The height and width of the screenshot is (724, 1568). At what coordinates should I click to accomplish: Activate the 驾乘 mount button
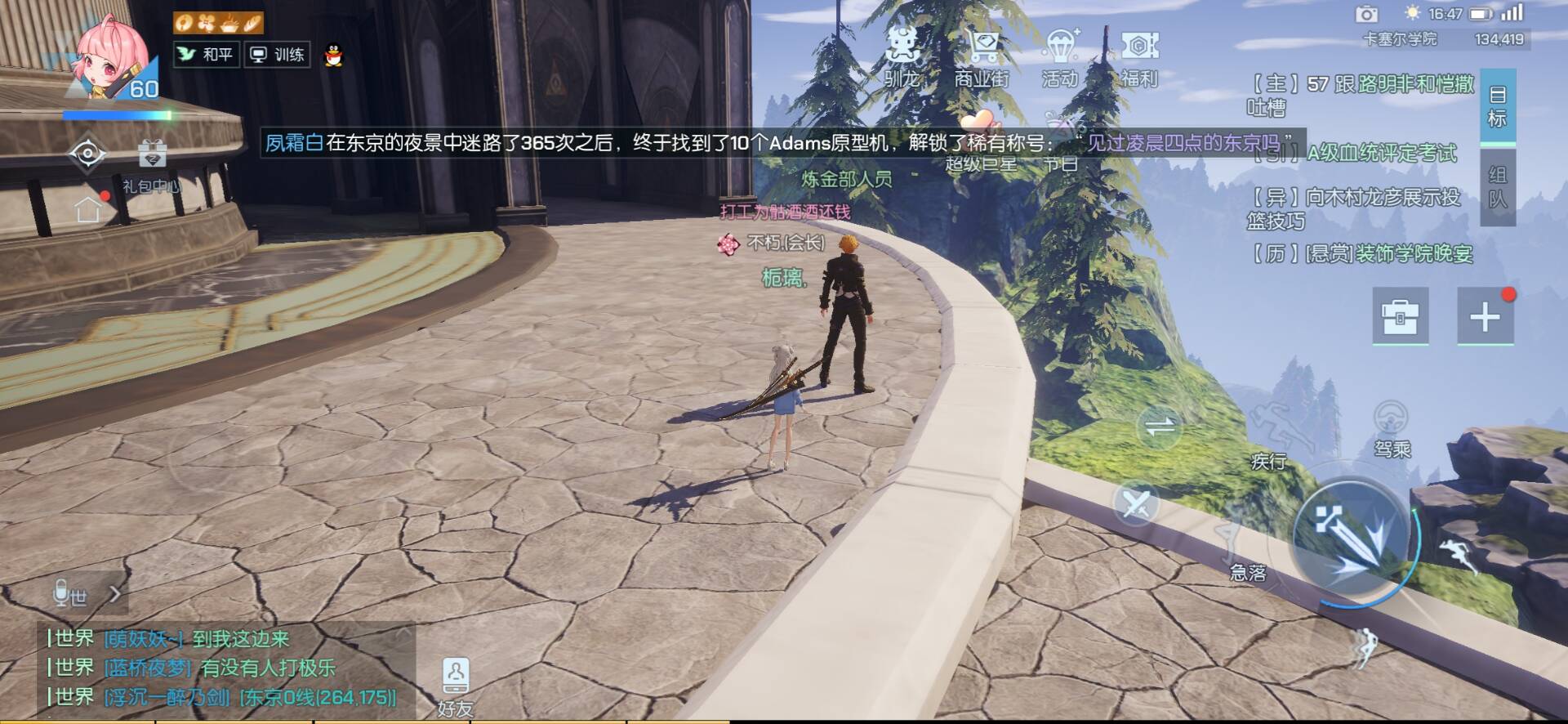pyautogui.click(x=1392, y=427)
